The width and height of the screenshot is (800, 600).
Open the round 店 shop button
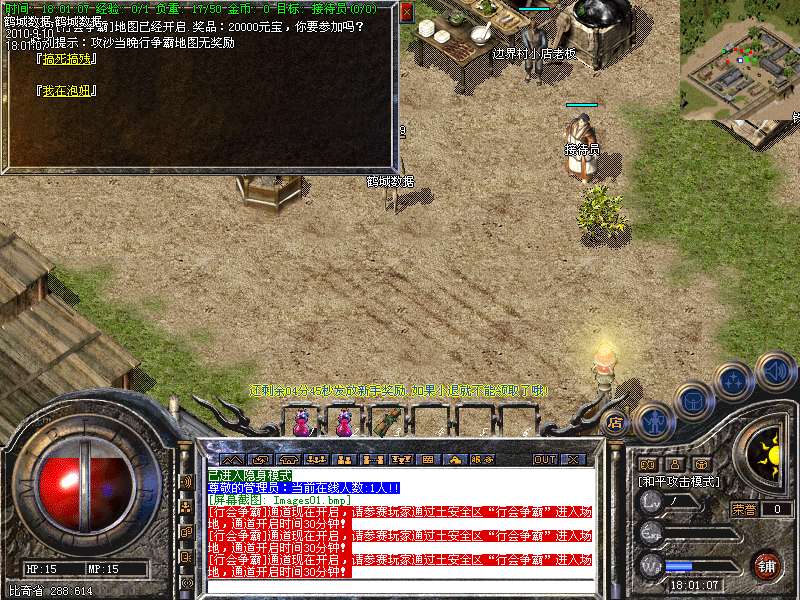pos(614,421)
